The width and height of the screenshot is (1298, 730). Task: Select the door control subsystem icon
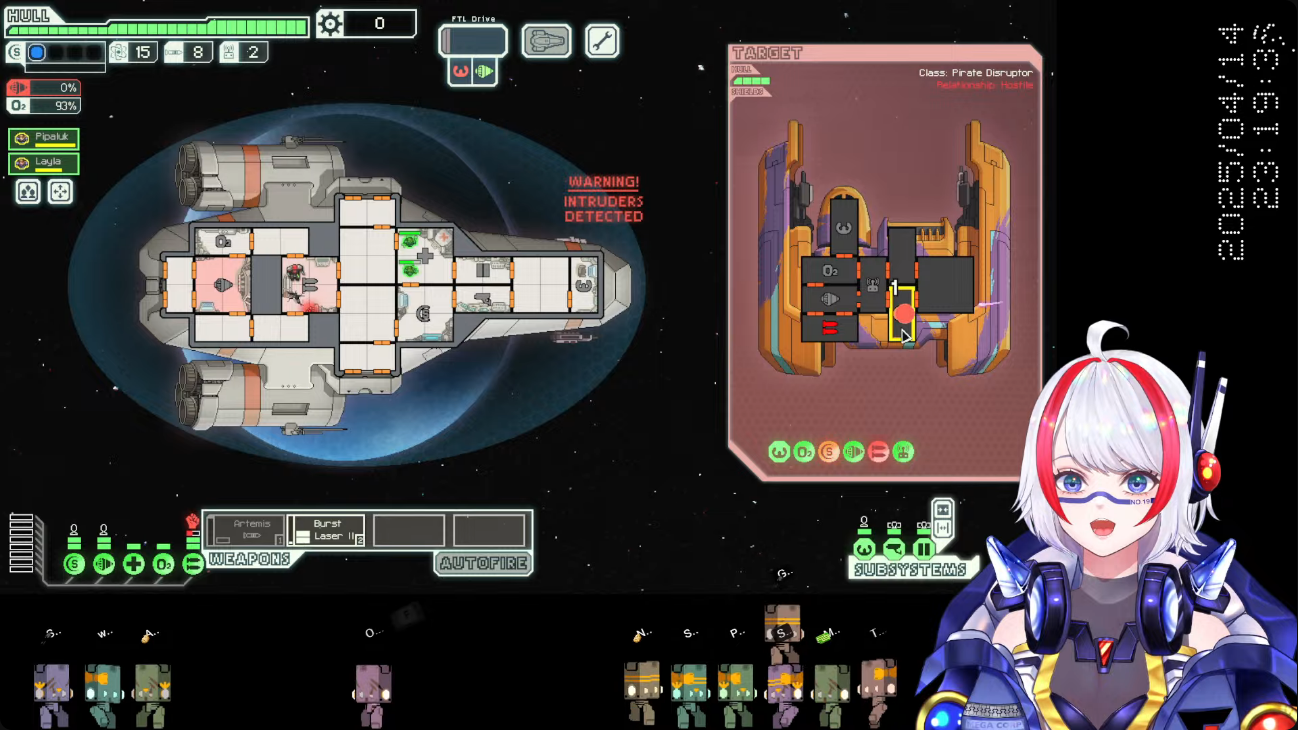[x=923, y=549]
